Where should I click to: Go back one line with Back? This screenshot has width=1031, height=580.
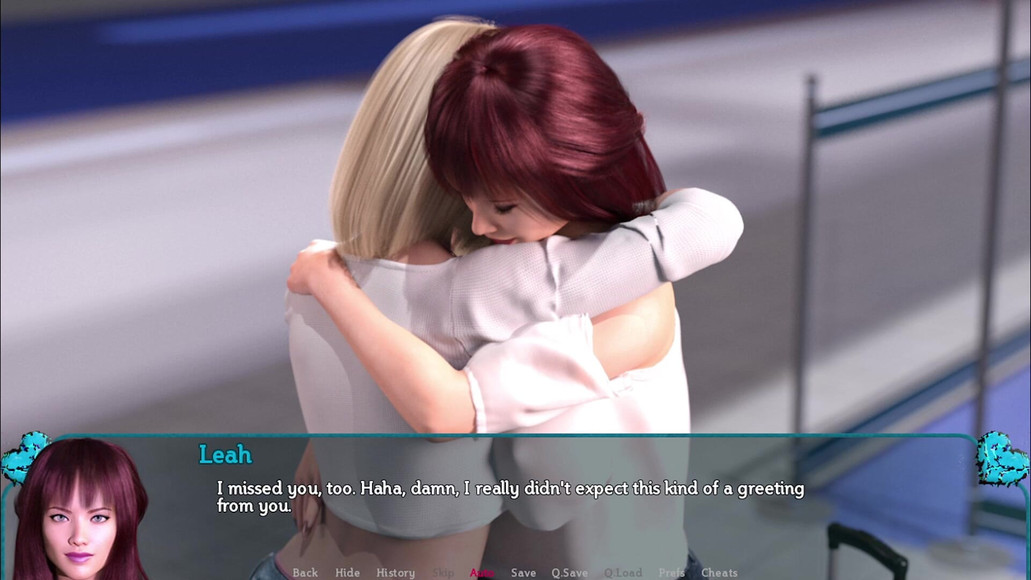point(305,573)
